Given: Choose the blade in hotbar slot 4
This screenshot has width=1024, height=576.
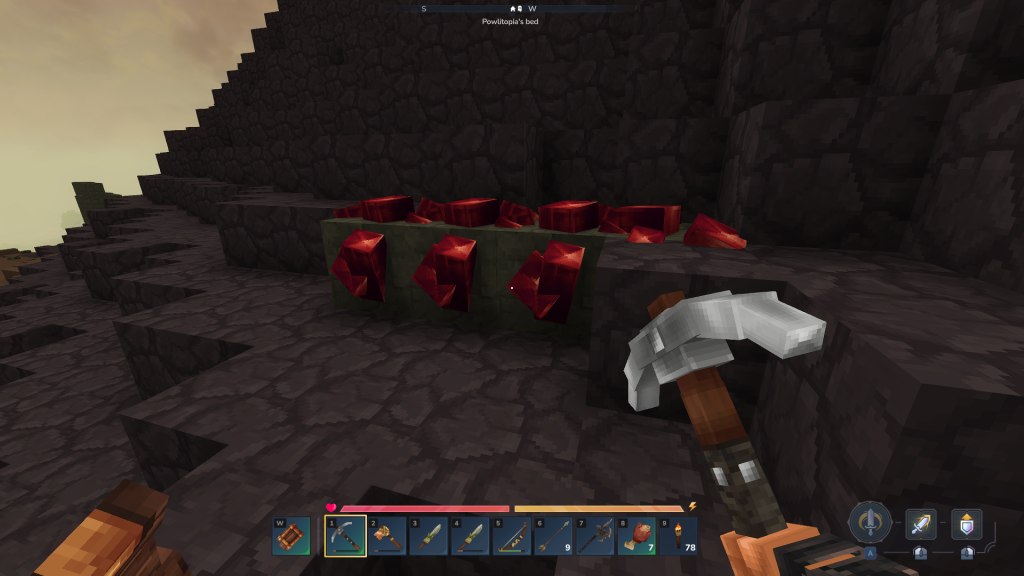Looking at the screenshot, I should pos(470,536).
